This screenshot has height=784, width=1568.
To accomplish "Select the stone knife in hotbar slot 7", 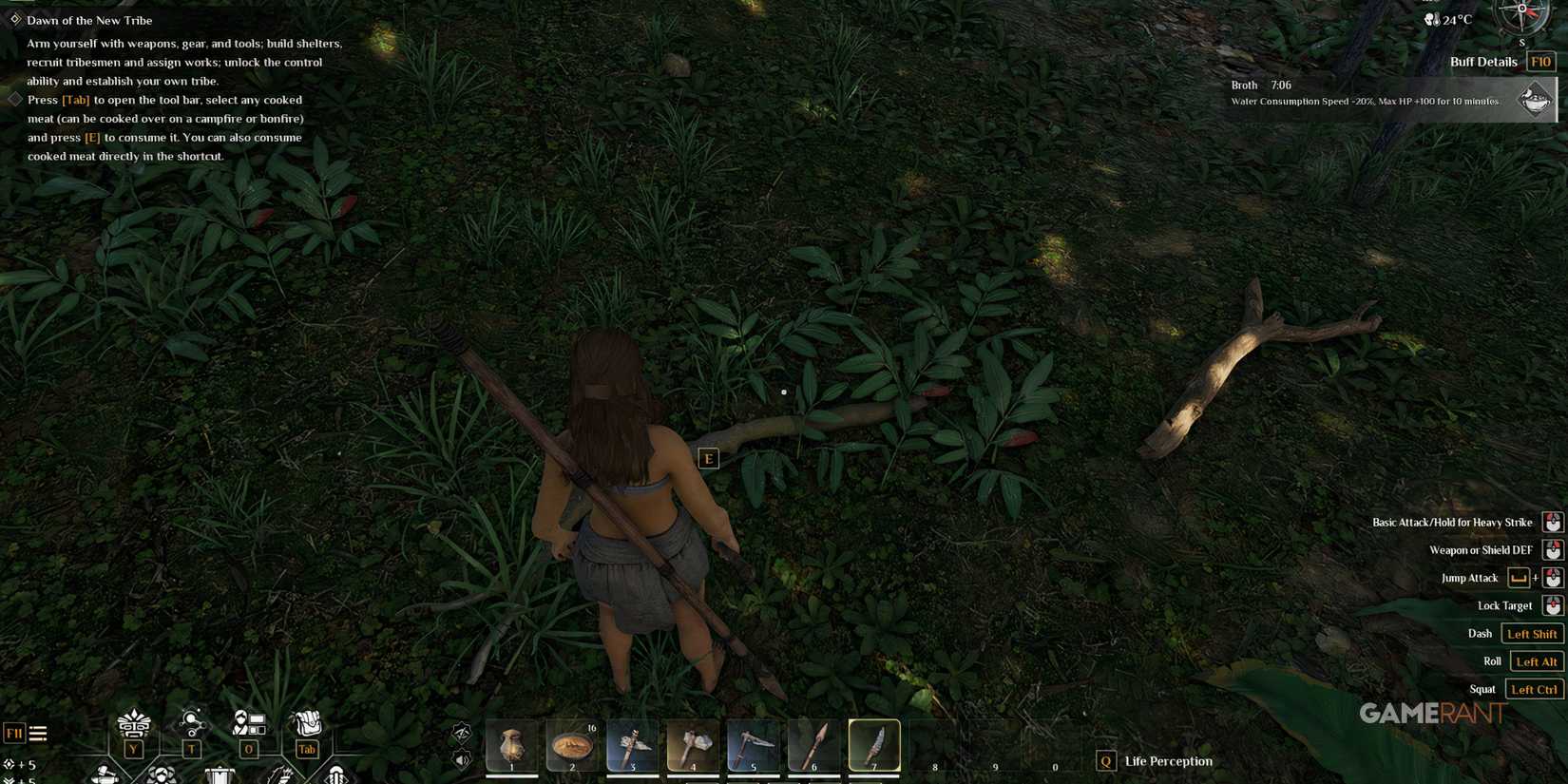I will 873,745.
